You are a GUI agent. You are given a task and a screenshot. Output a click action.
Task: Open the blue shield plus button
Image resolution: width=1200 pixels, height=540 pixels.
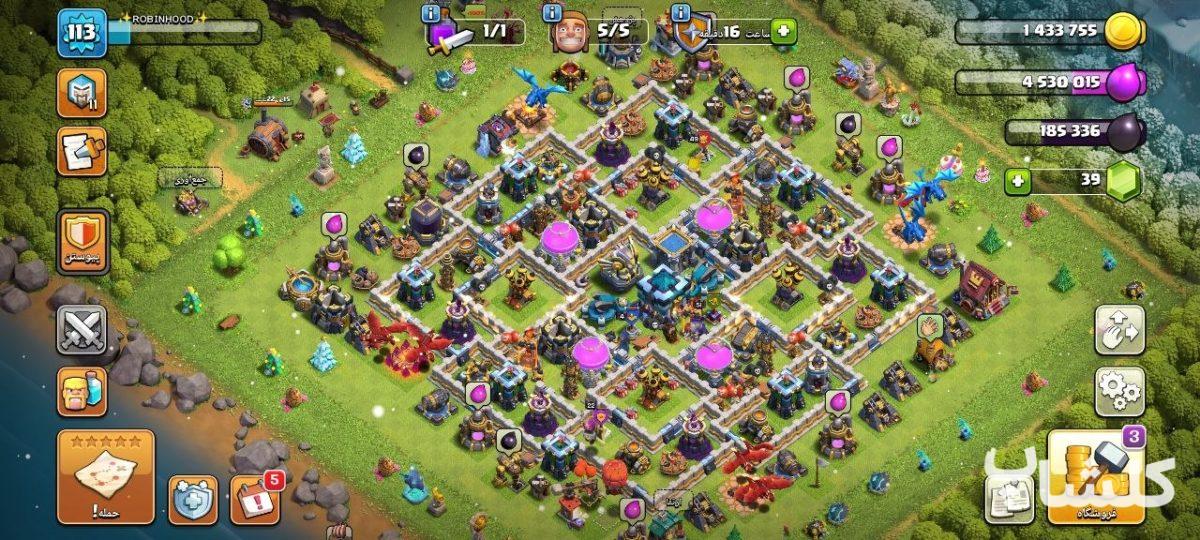click(x=193, y=500)
